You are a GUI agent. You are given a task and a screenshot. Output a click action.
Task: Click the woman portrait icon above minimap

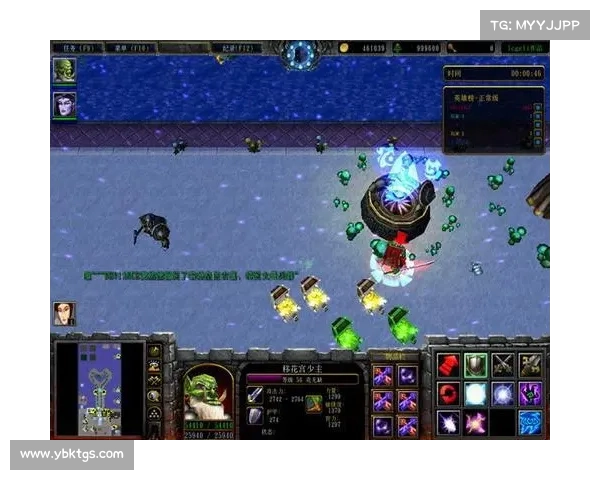click(x=64, y=313)
